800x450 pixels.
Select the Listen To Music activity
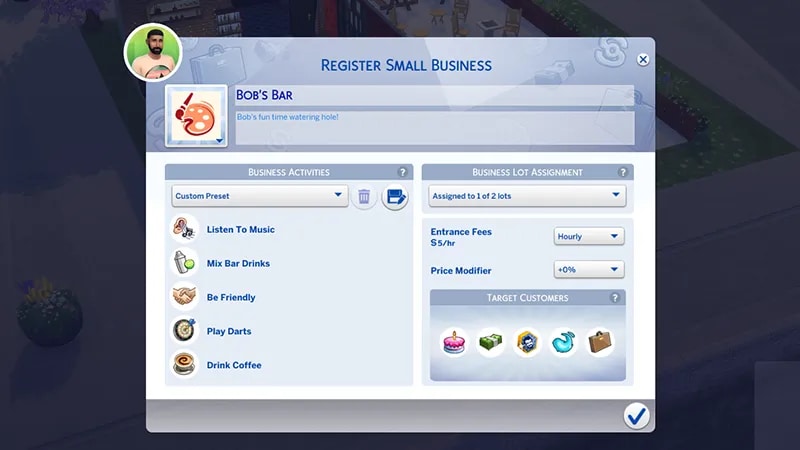(240, 230)
